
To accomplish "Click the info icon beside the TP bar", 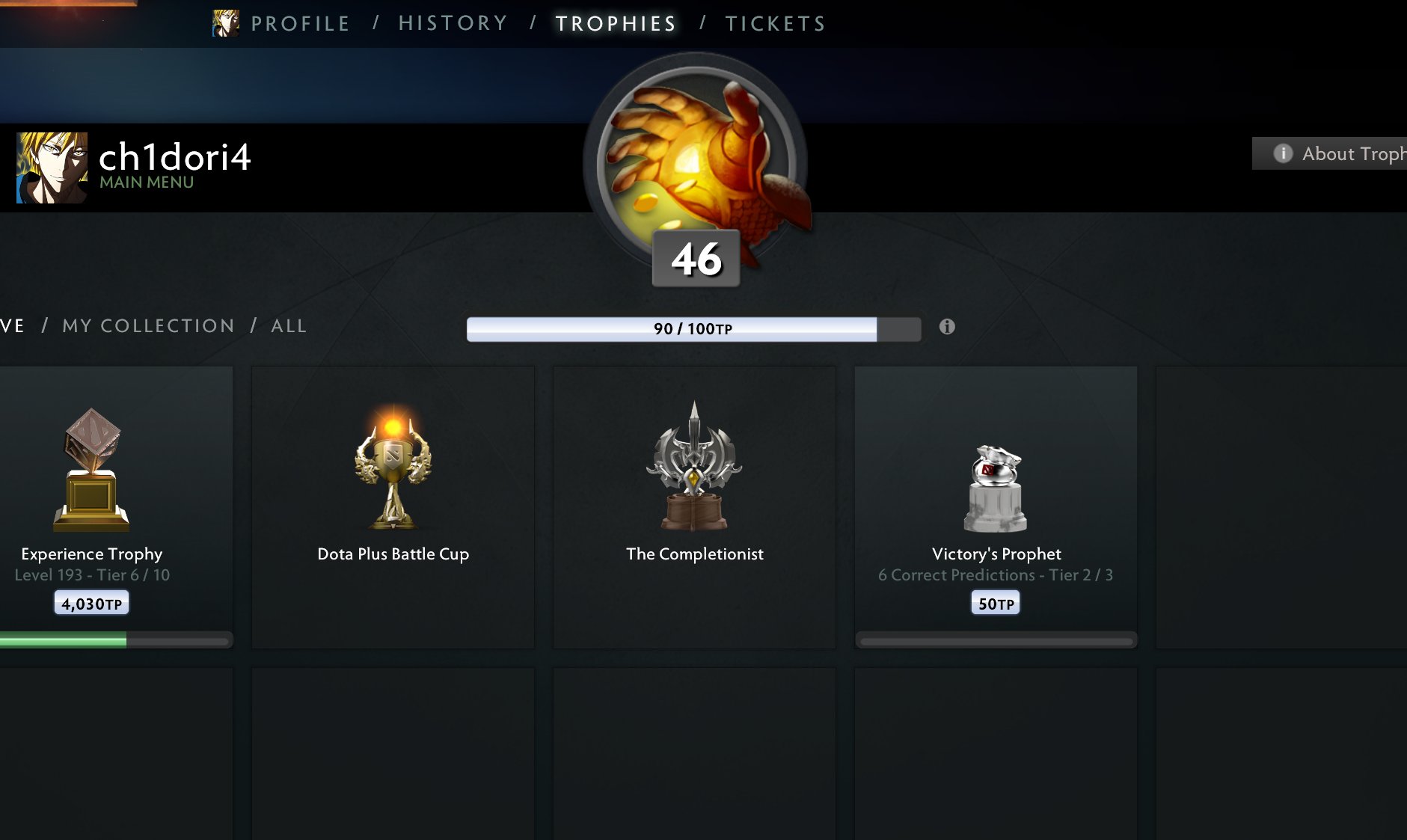I will coord(948,327).
